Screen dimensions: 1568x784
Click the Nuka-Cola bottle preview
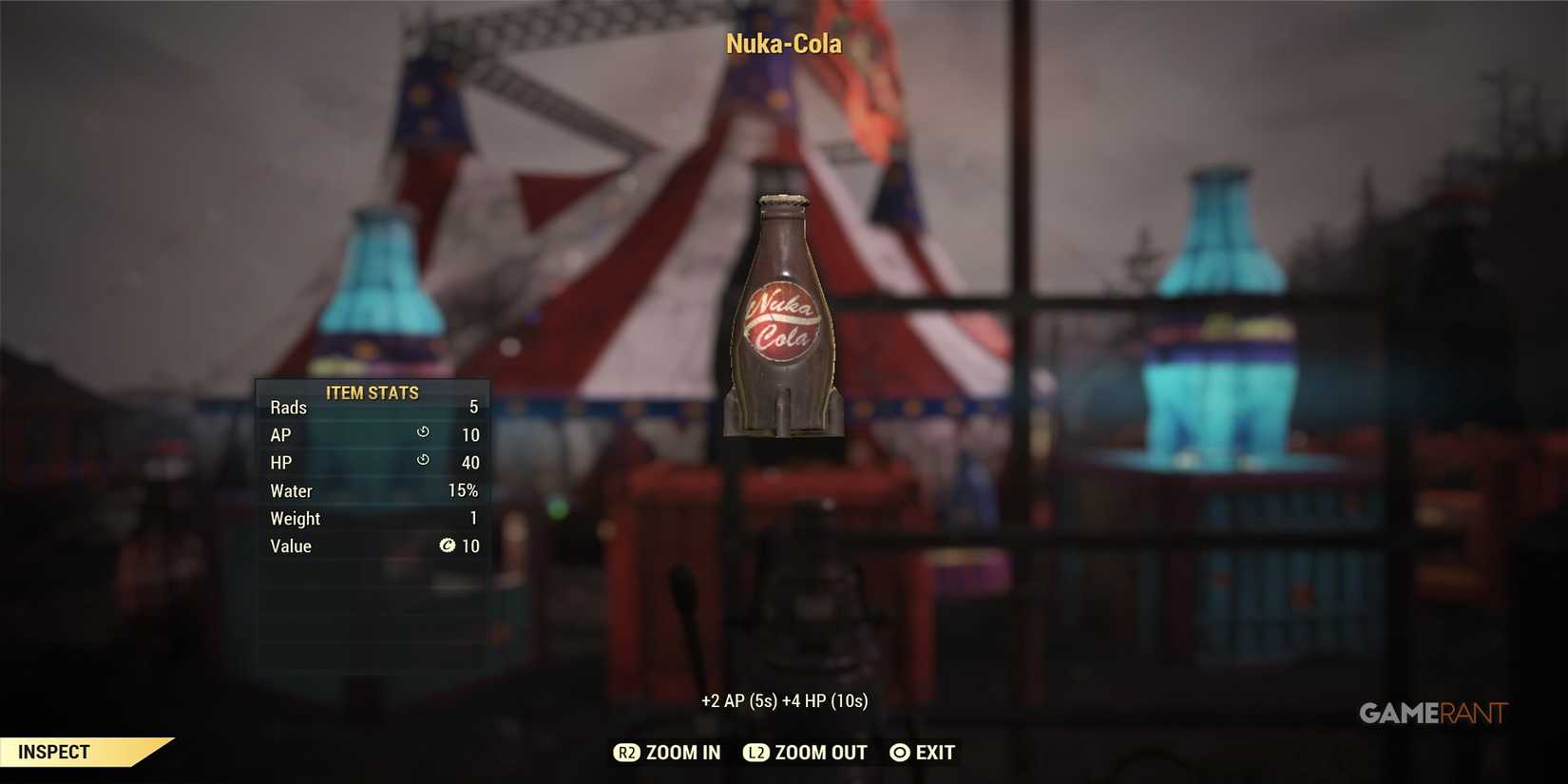[x=783, y=314]
